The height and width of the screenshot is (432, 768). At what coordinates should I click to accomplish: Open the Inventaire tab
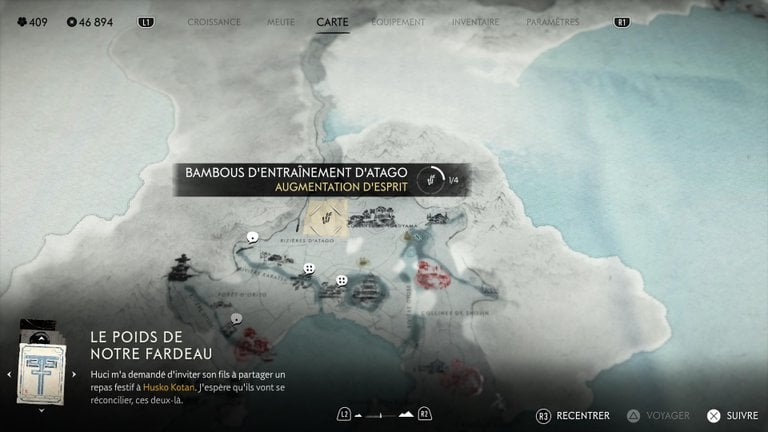point(475,21)
